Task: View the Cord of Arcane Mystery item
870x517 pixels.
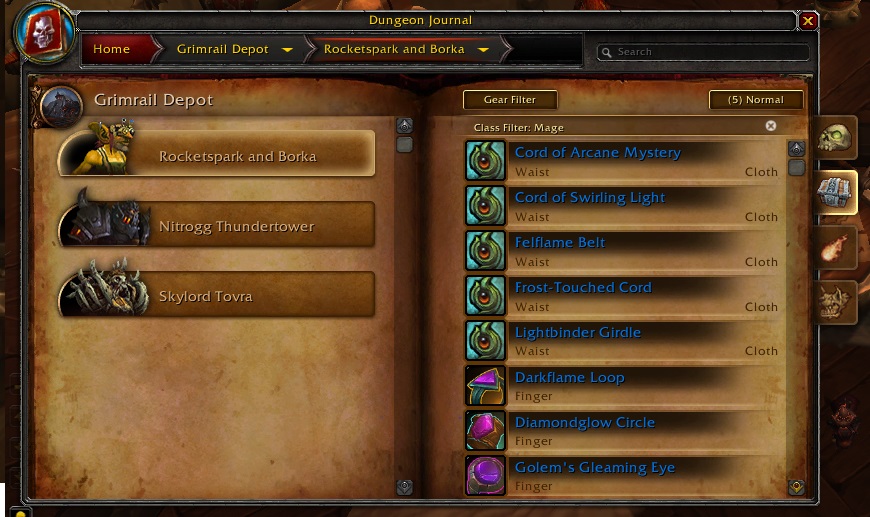Action: click(597, 153)
